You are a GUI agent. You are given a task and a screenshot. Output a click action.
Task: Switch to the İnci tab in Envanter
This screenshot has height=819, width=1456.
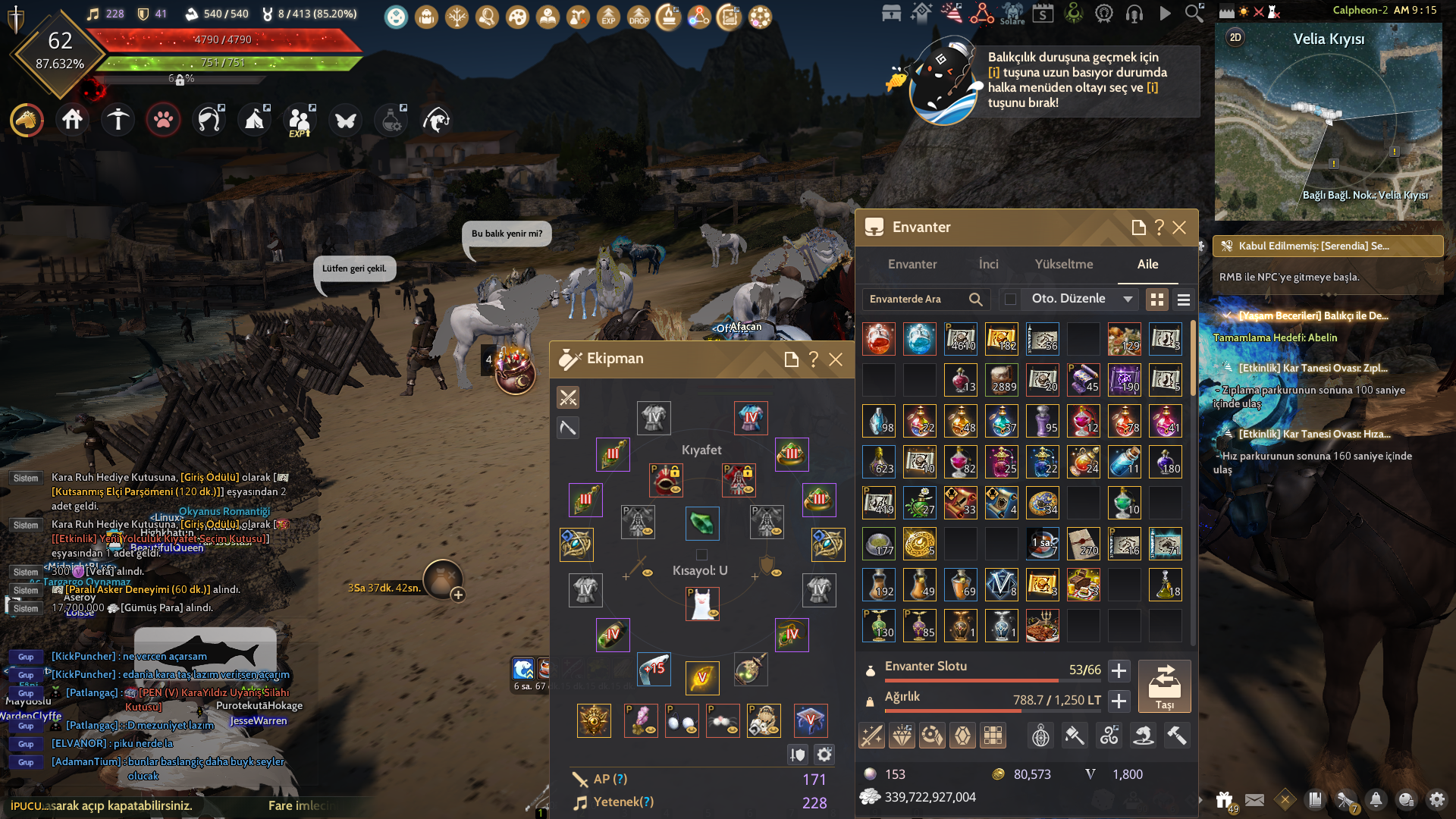click(988, 264)
